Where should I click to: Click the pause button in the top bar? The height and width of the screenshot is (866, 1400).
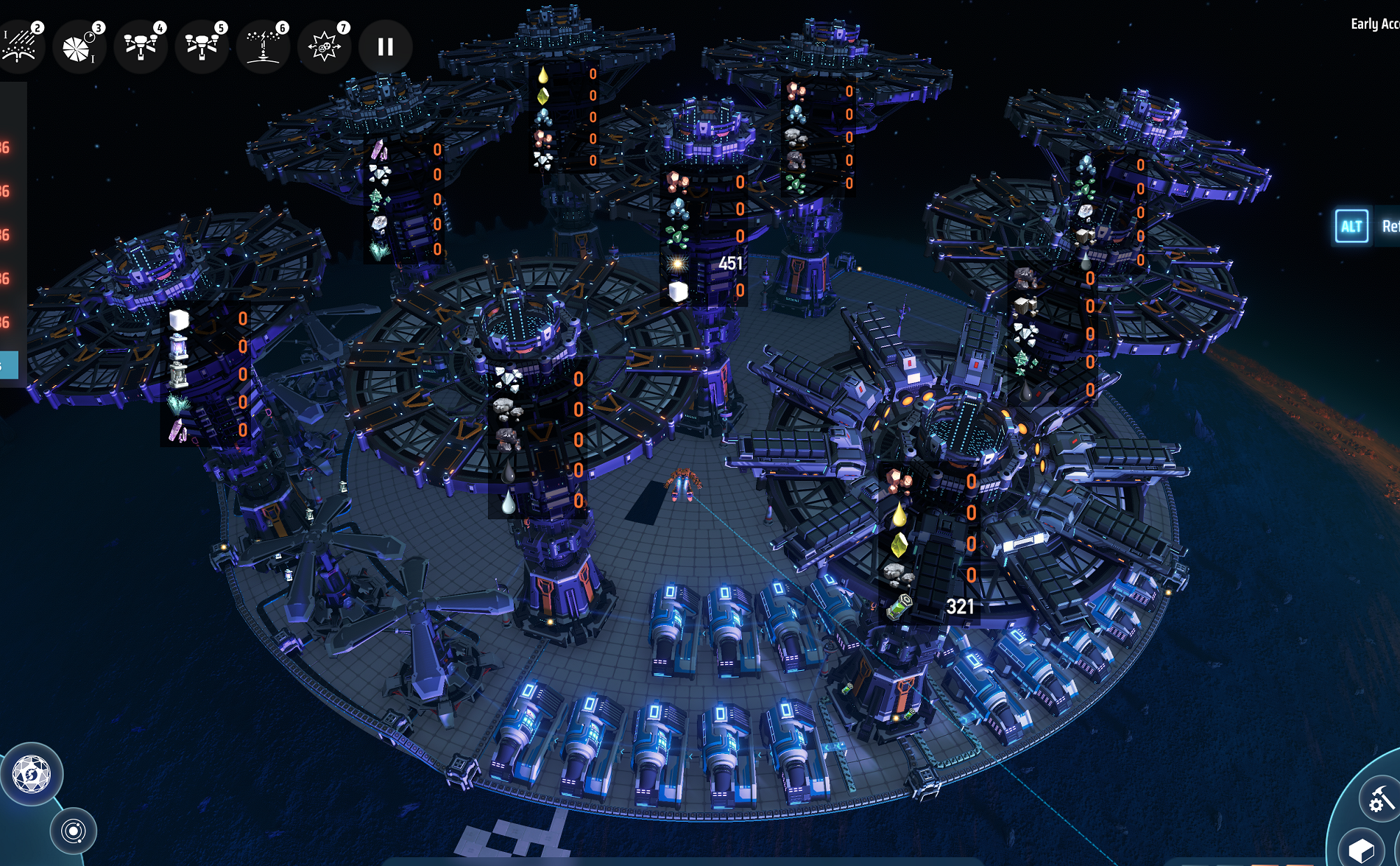tap(385, 47)
